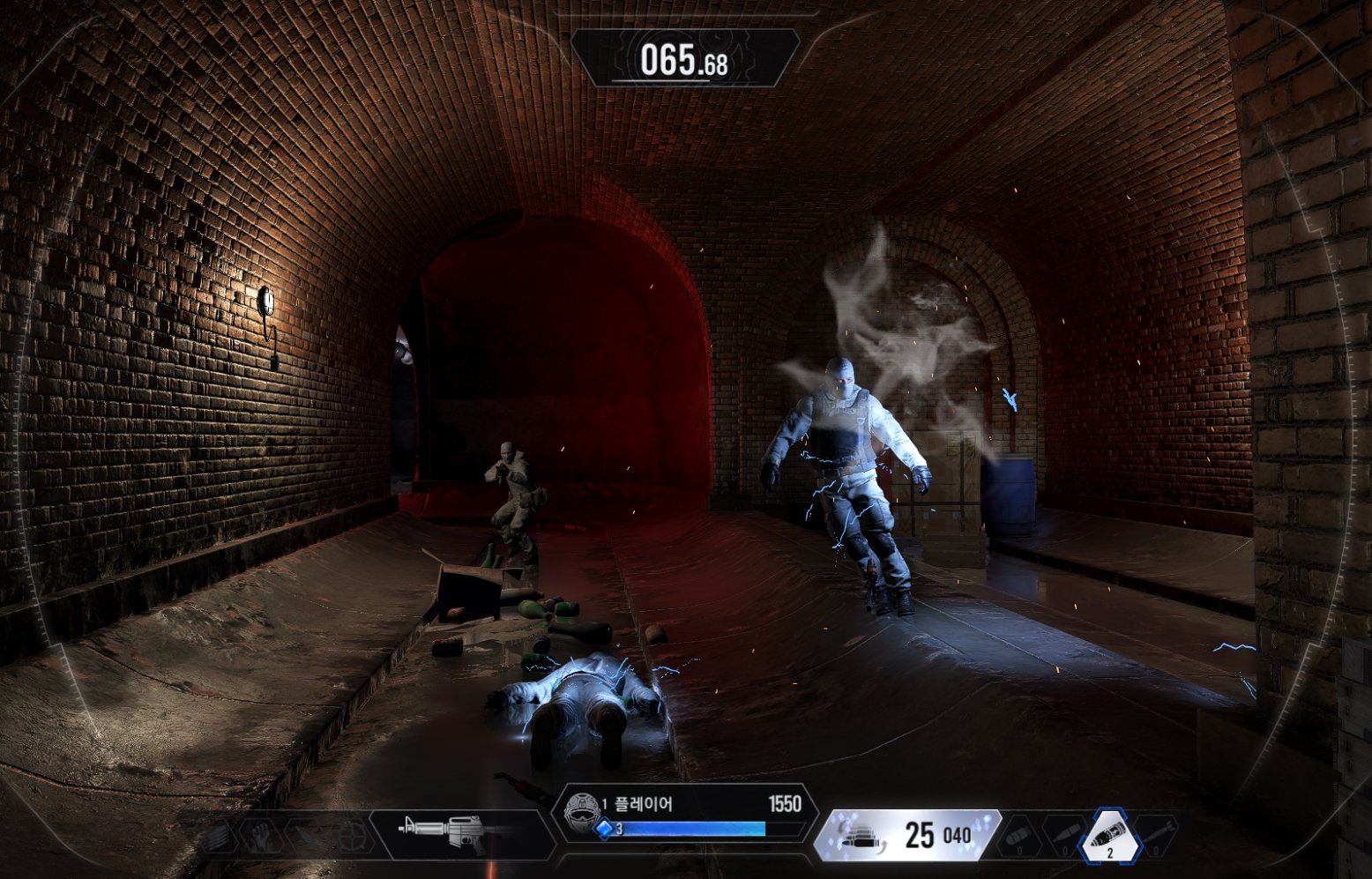Click the bullet reload icon in ammo panel

click(860, 836)
